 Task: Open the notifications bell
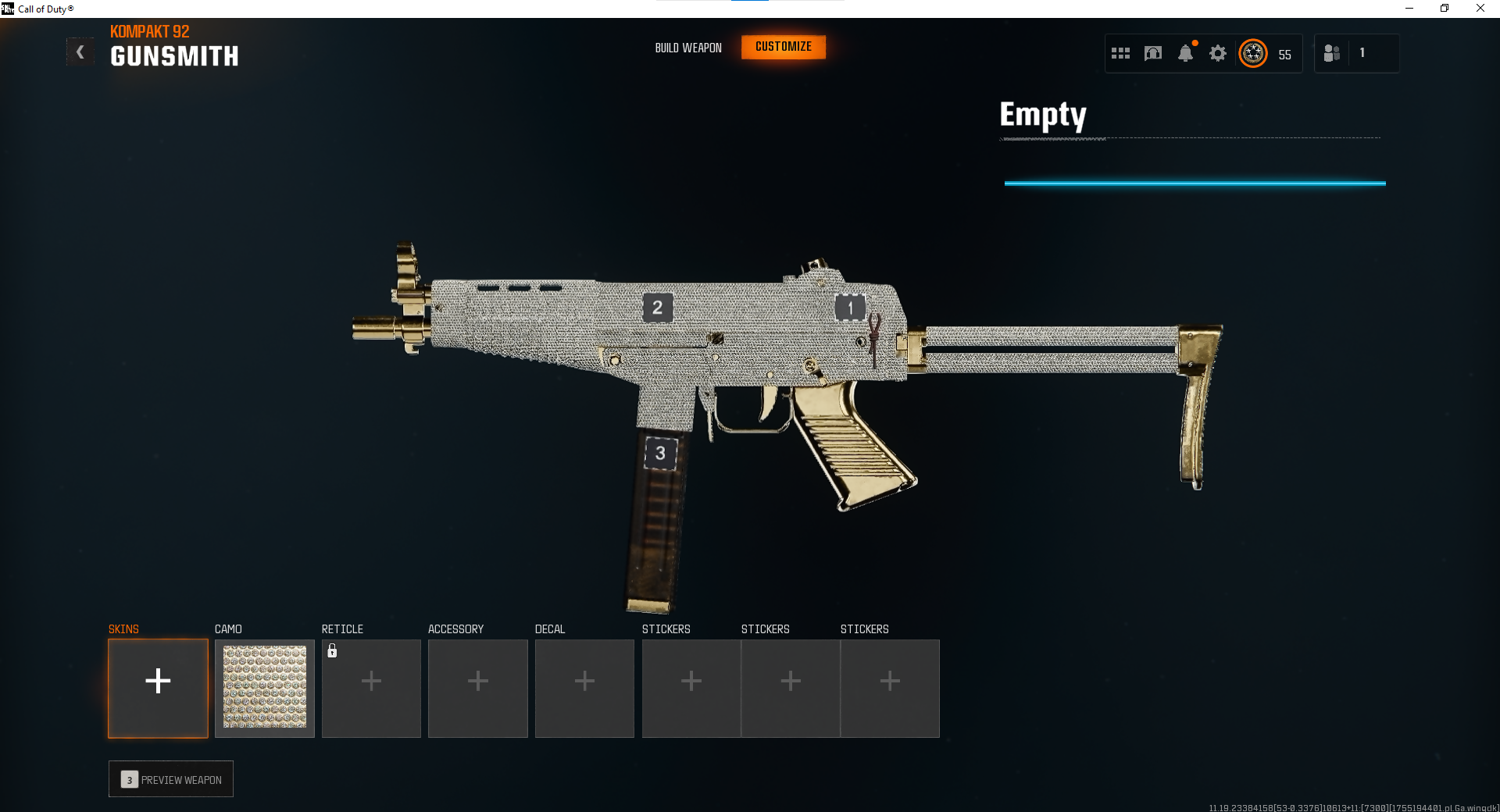[1185, 53]
